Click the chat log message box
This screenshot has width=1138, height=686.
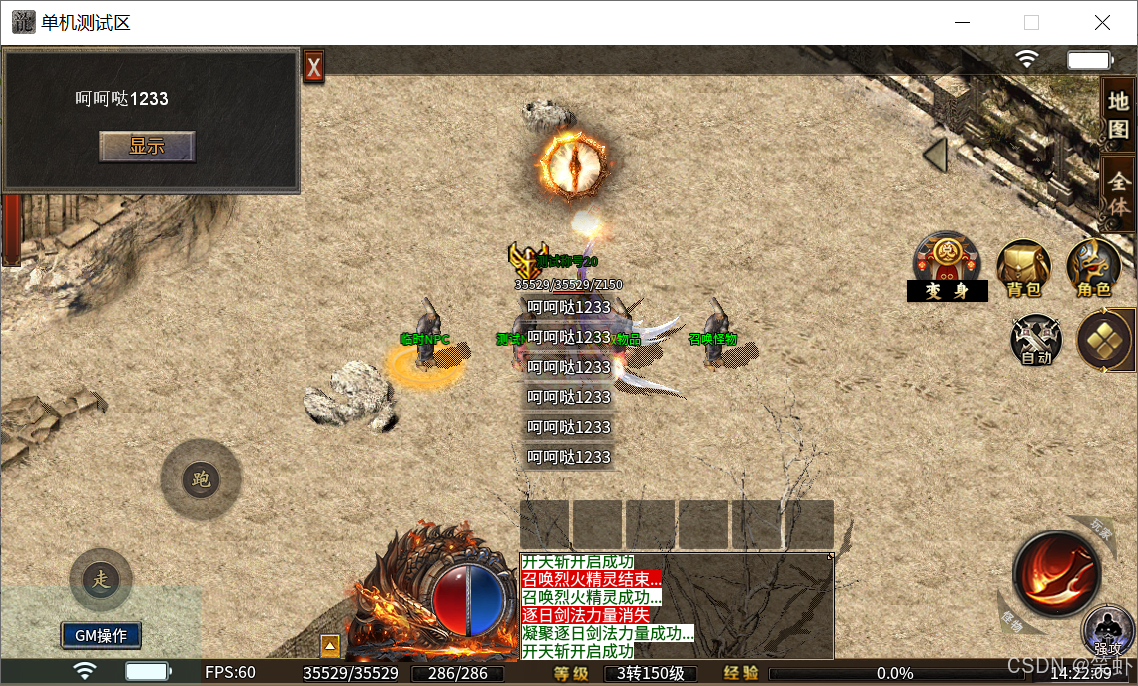point(676,606)
